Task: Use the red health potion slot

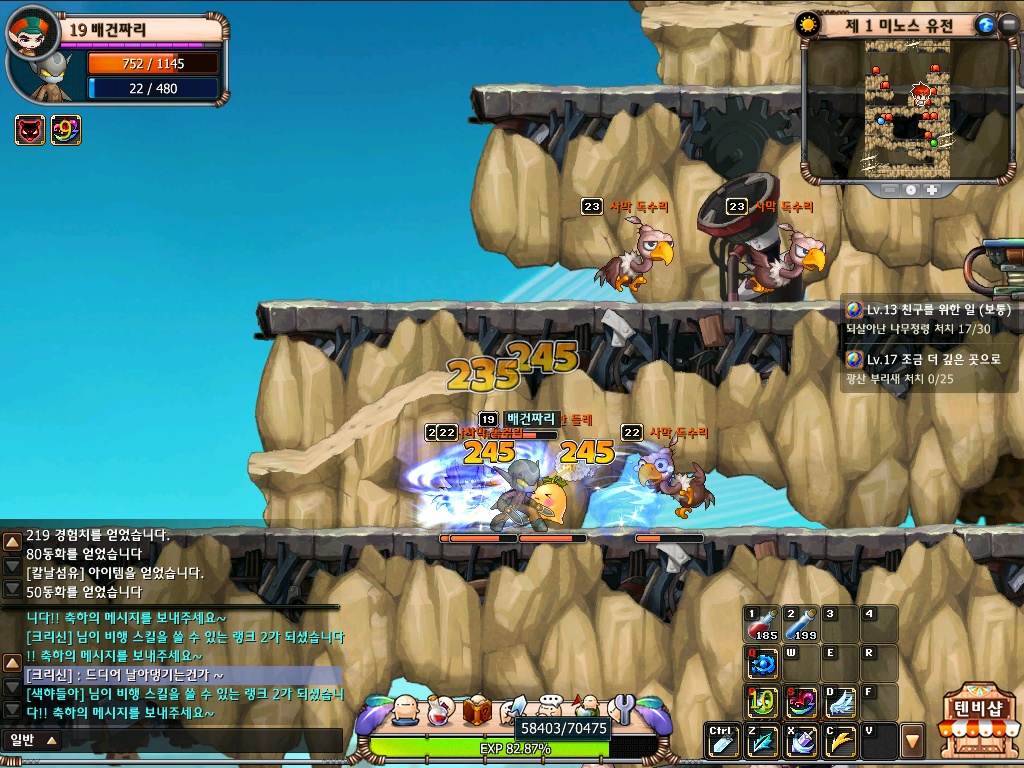Action: (x=762, y=624)
